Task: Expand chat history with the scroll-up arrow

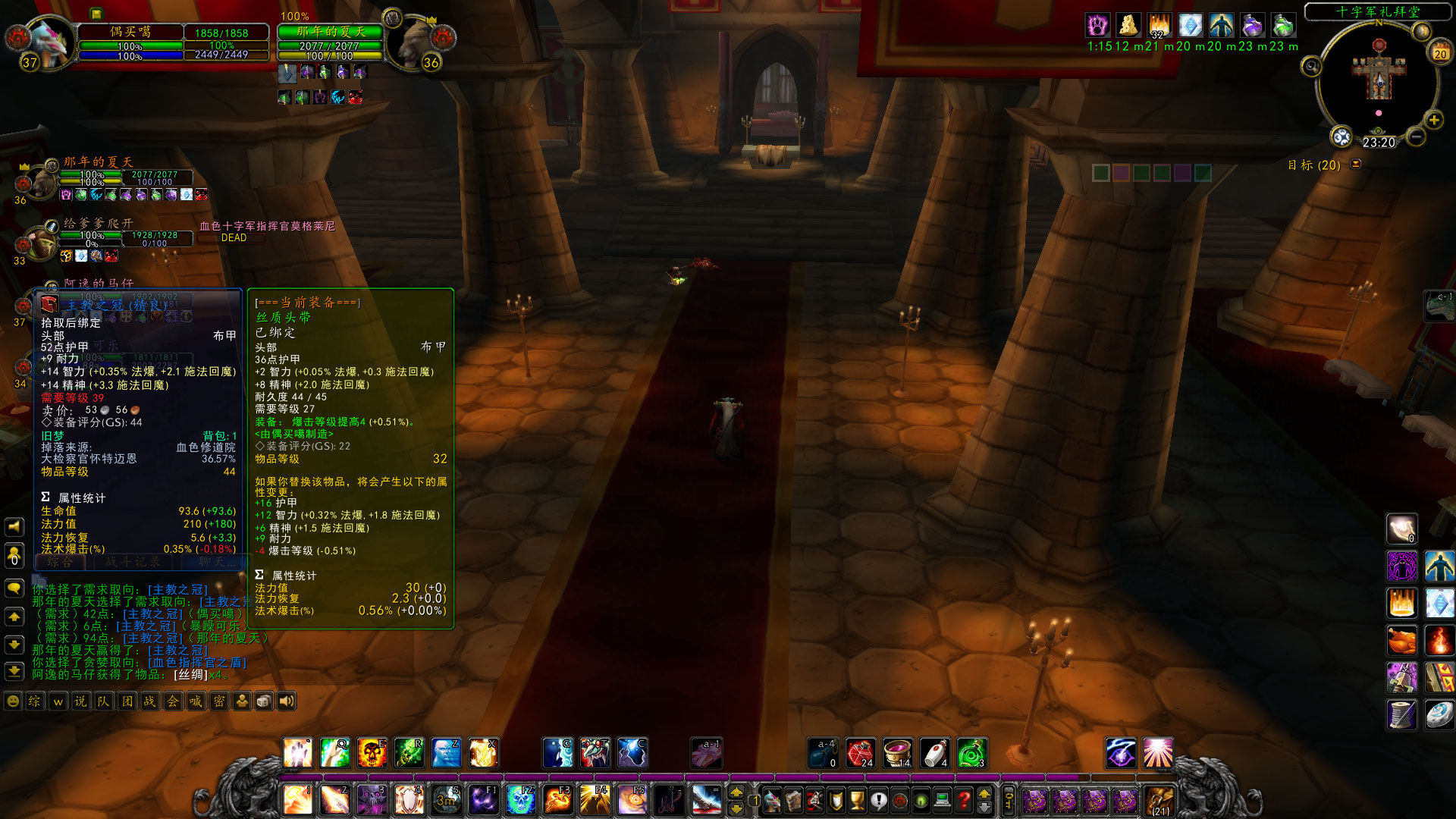Action: [x=13, y=616]
